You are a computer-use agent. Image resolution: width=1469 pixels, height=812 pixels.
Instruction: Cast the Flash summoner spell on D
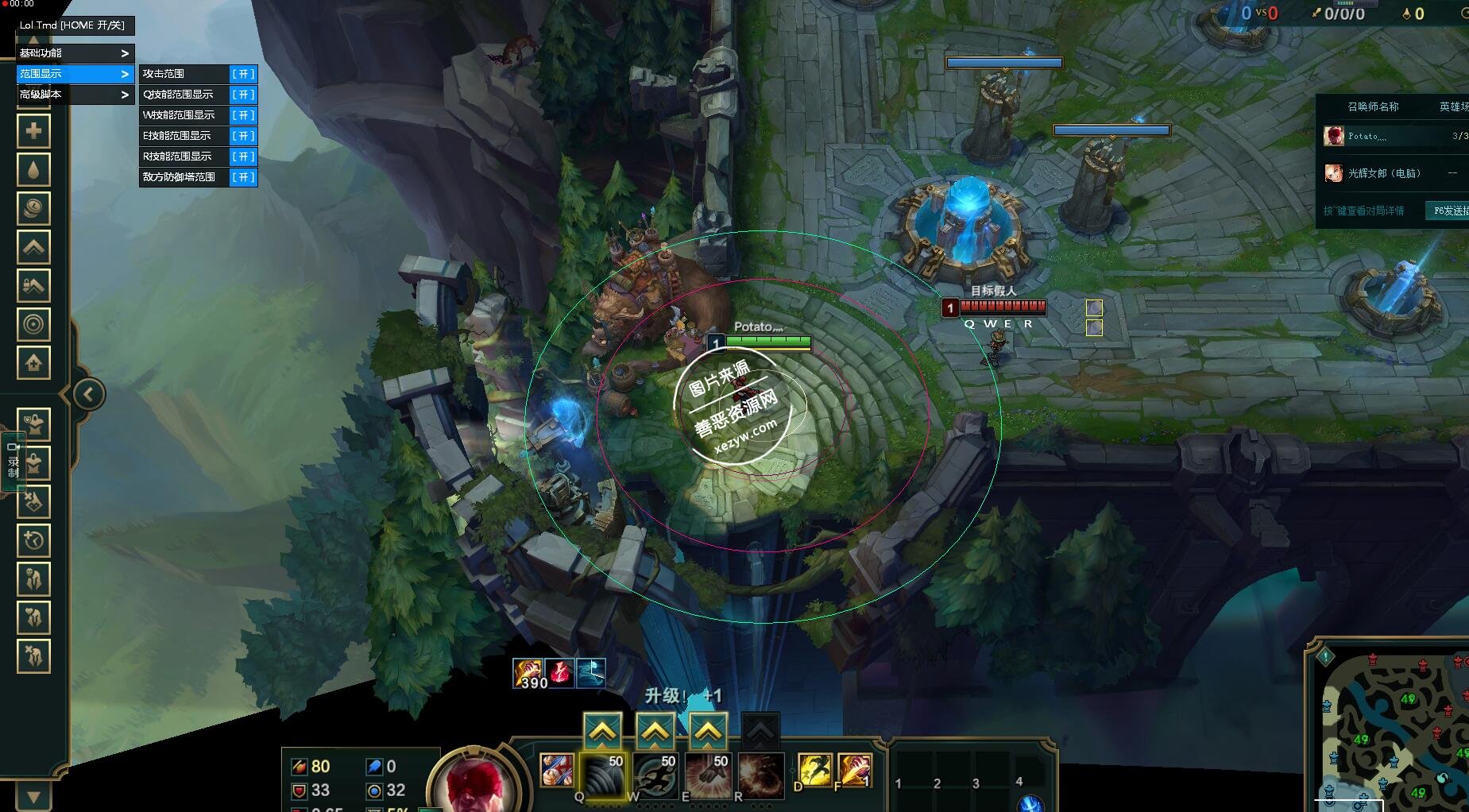click(x=815, y=771)
